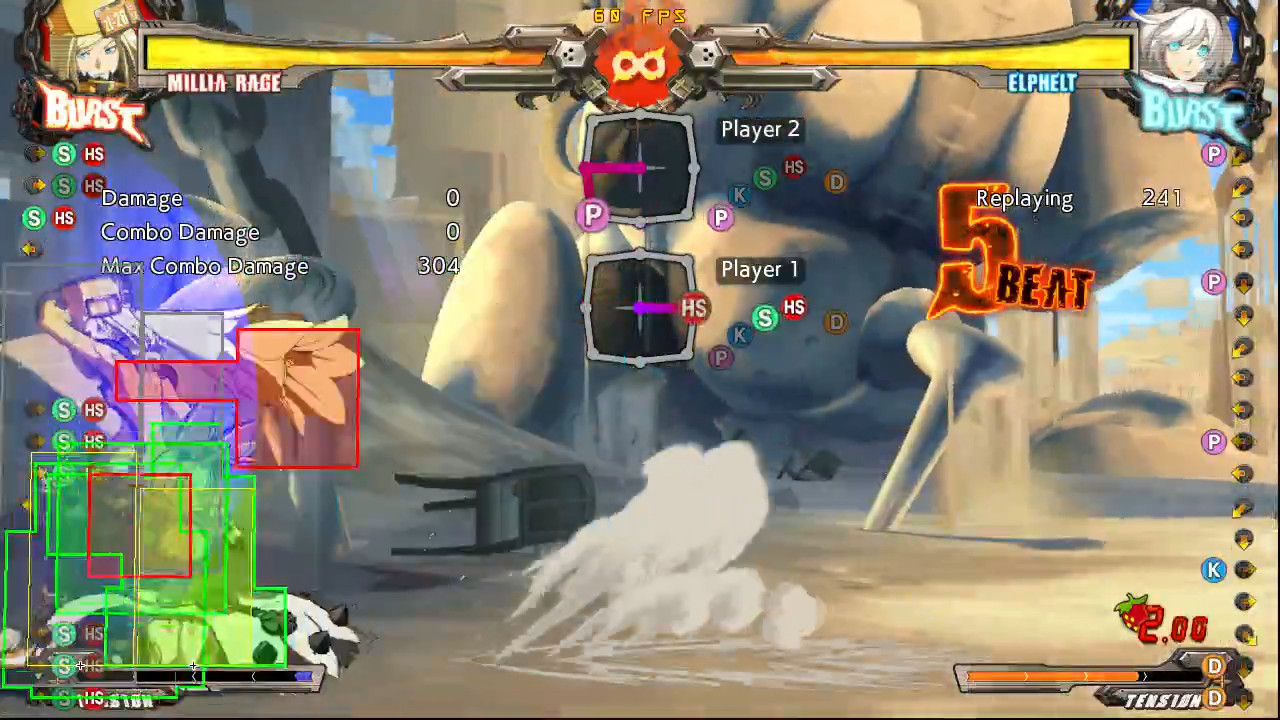Click the flaming 60 FPS counter at top center
The height and width of the screenshot is (720, 1280).
(638, 15)
